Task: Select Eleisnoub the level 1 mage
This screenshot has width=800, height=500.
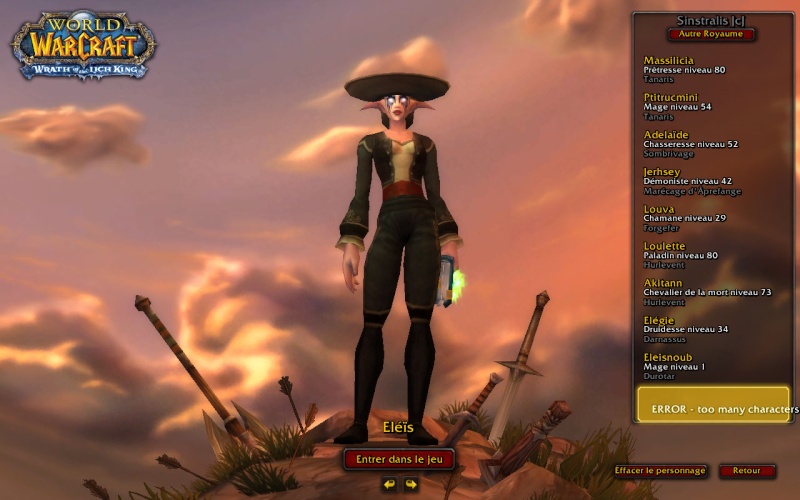Action: [x=700, y=365]
